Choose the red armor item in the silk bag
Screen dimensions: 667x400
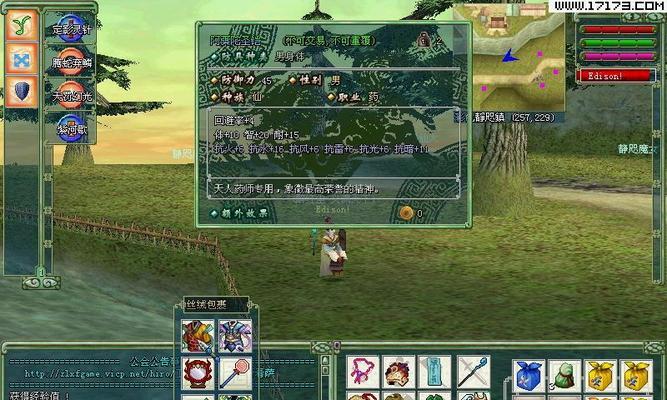[198, 336]
